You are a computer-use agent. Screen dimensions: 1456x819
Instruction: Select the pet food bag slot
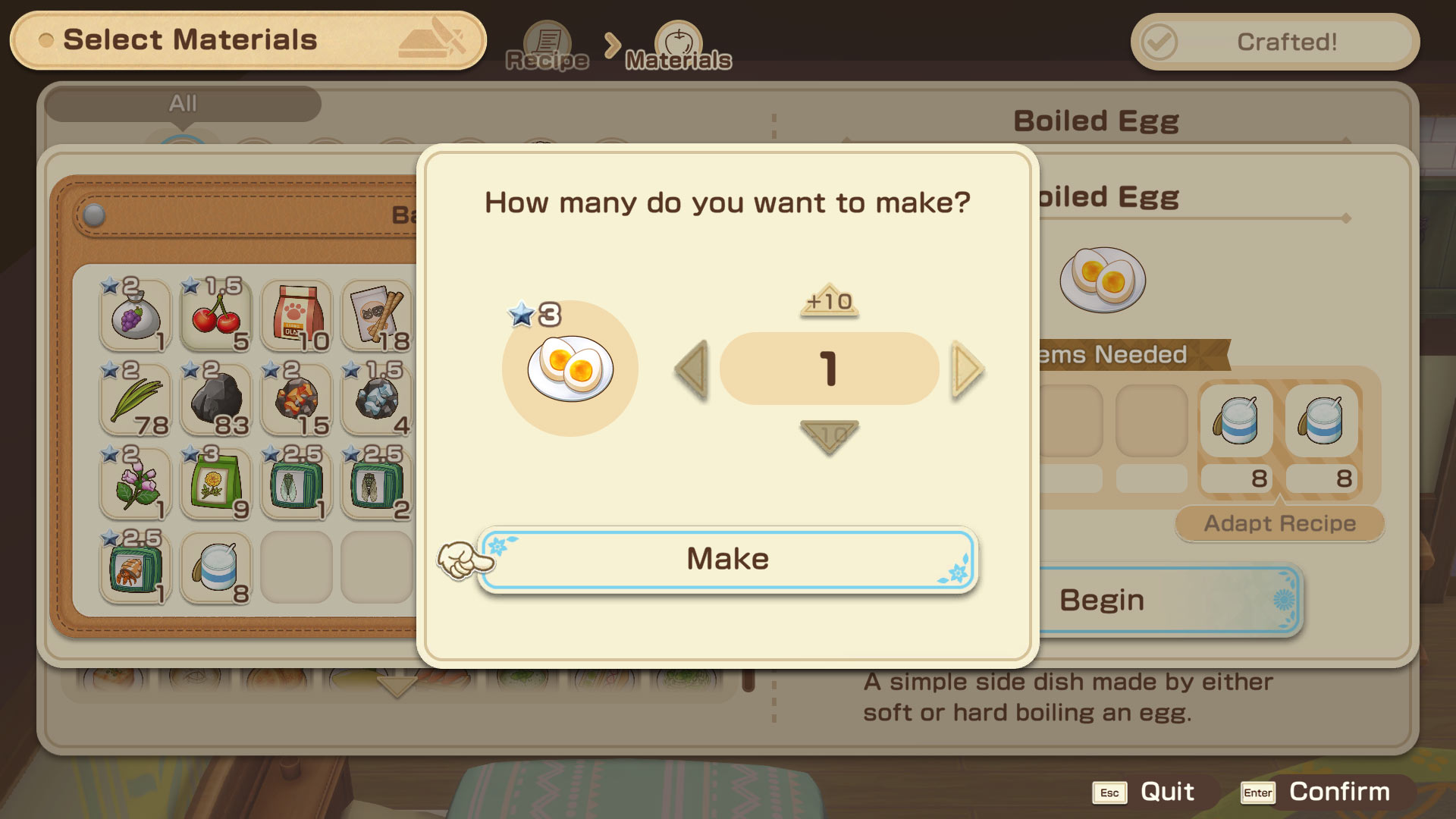297,315
